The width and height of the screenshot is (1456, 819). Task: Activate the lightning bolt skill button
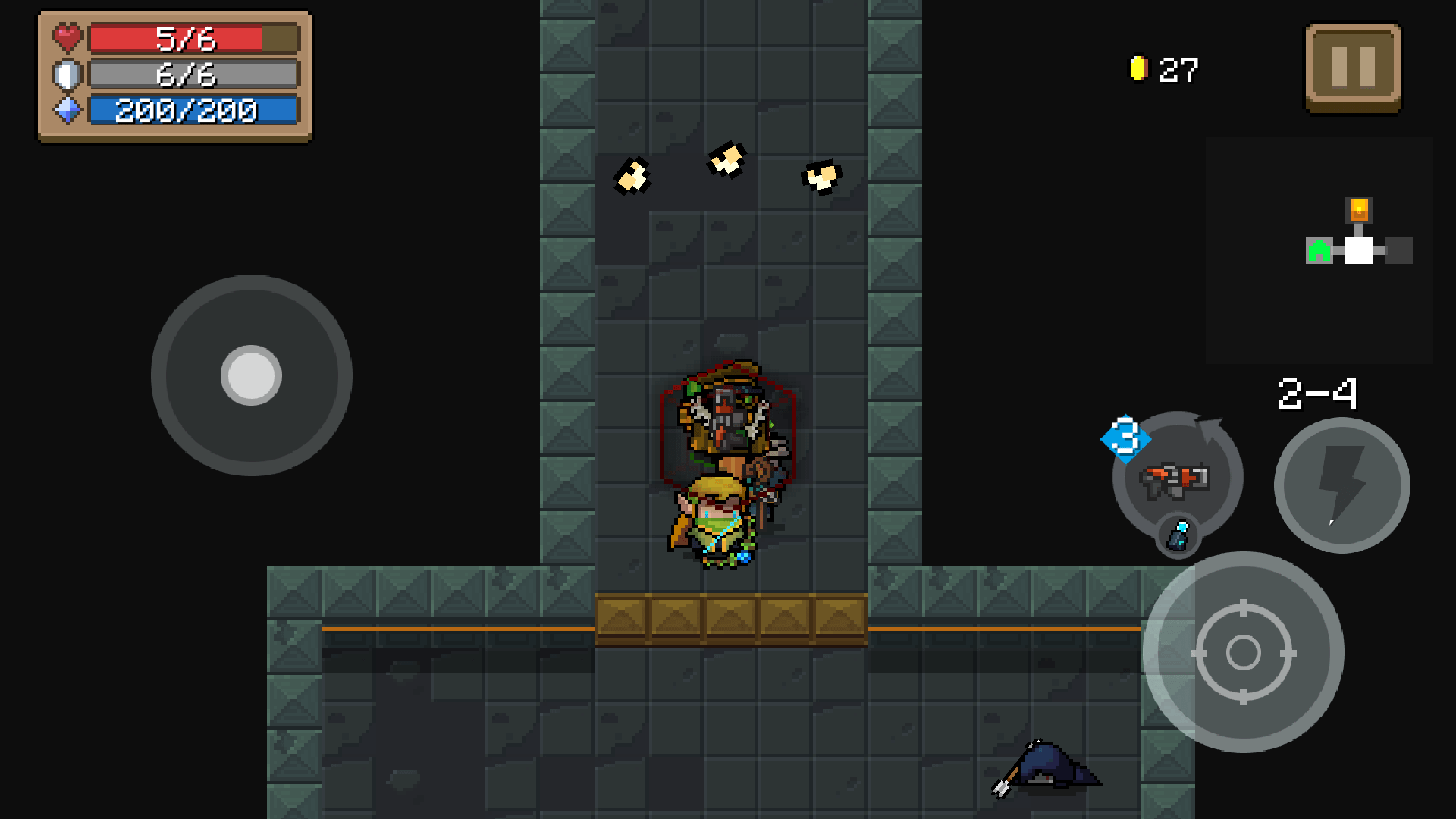(x=1341, y=485)
